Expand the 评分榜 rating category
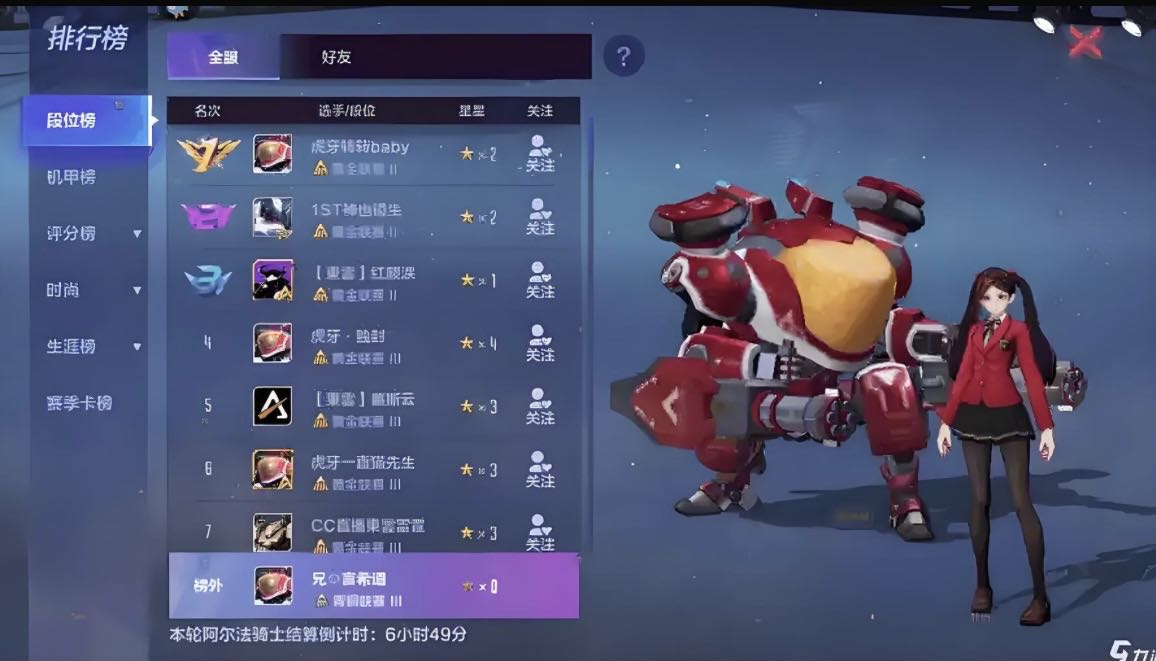The image size is (1156, 661). [93, 233]
